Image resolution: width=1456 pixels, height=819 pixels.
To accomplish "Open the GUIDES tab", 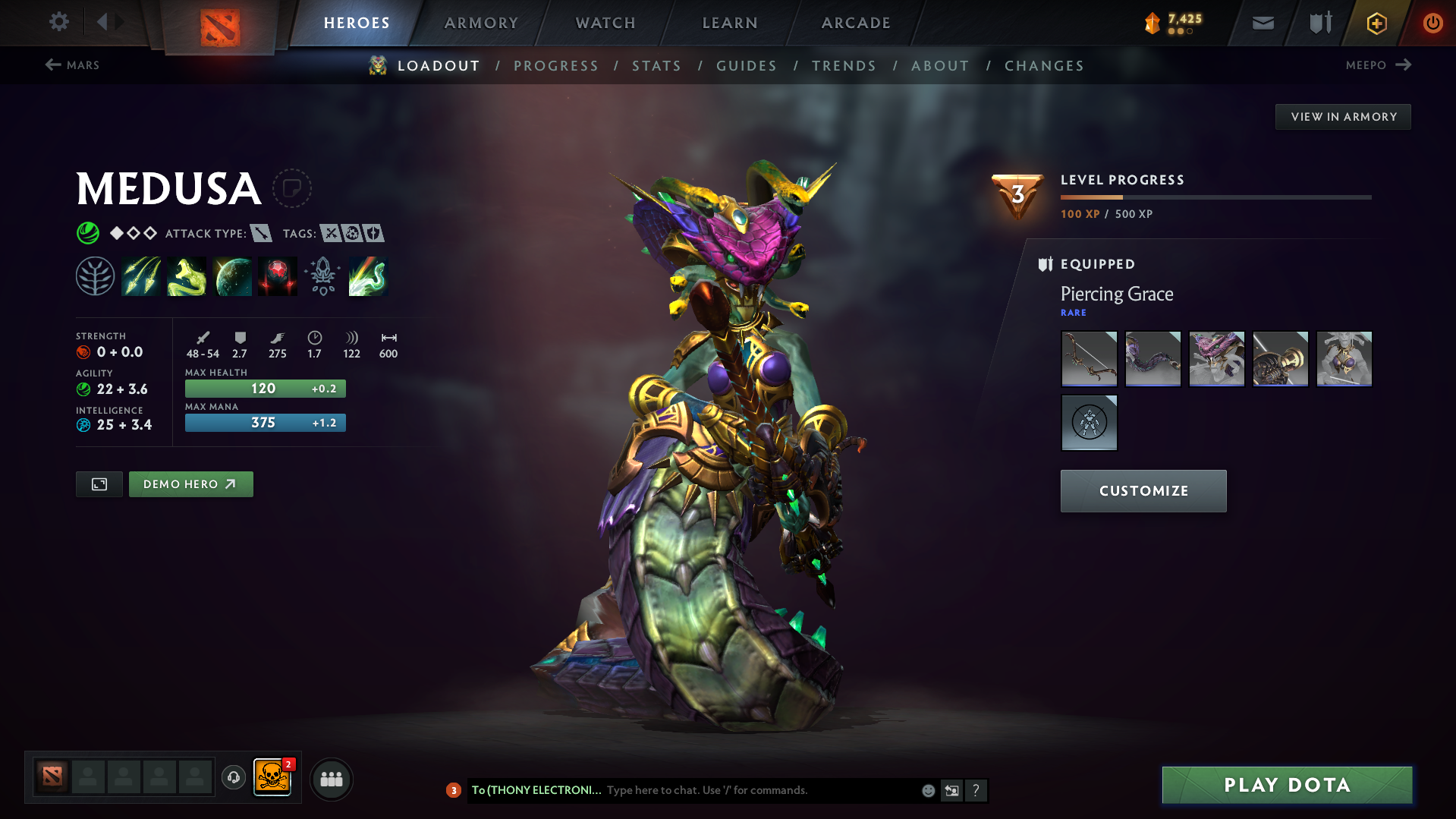I will 746,65.
